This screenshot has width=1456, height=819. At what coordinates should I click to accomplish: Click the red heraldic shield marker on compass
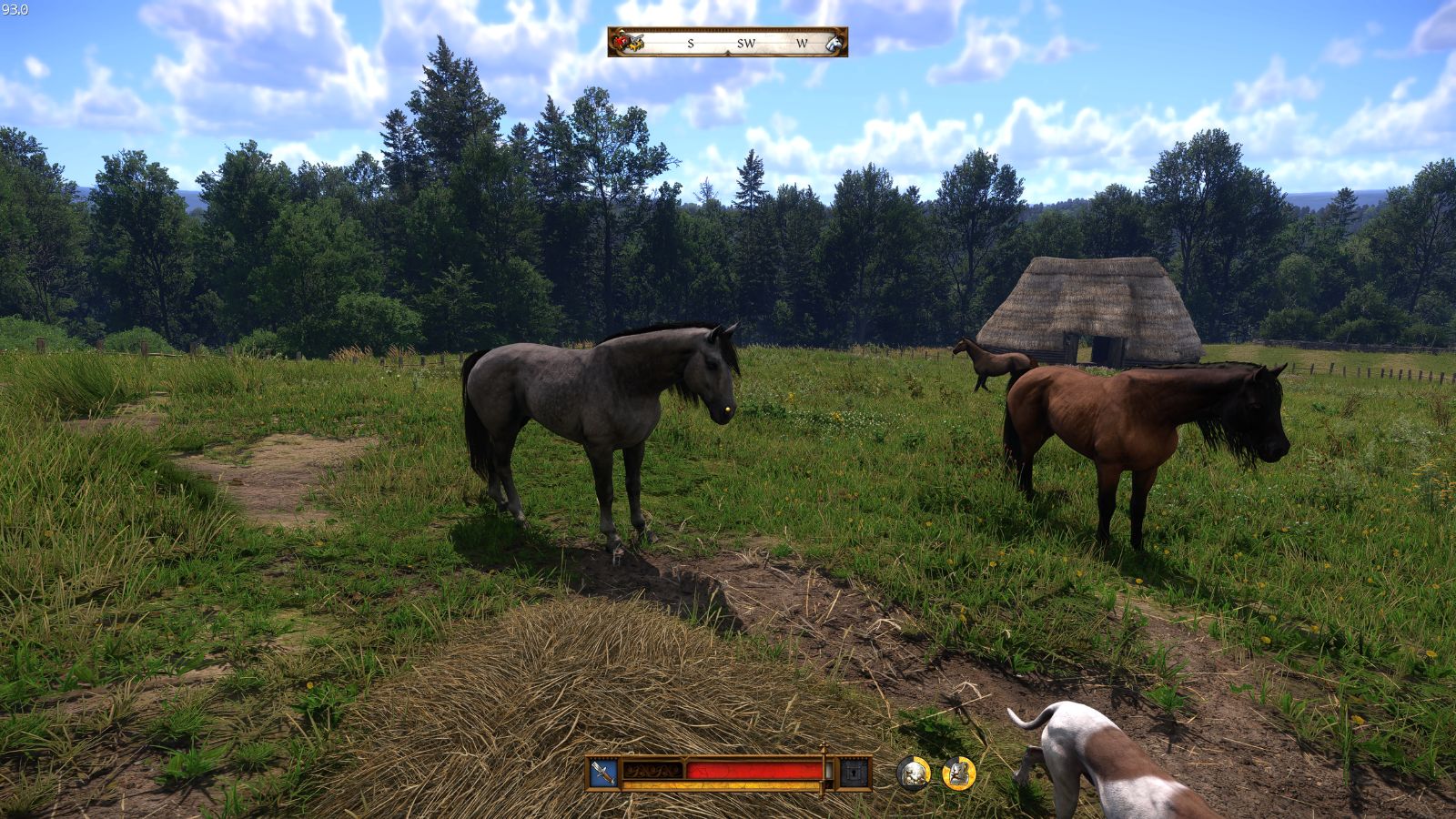click(x=622, y=40)
